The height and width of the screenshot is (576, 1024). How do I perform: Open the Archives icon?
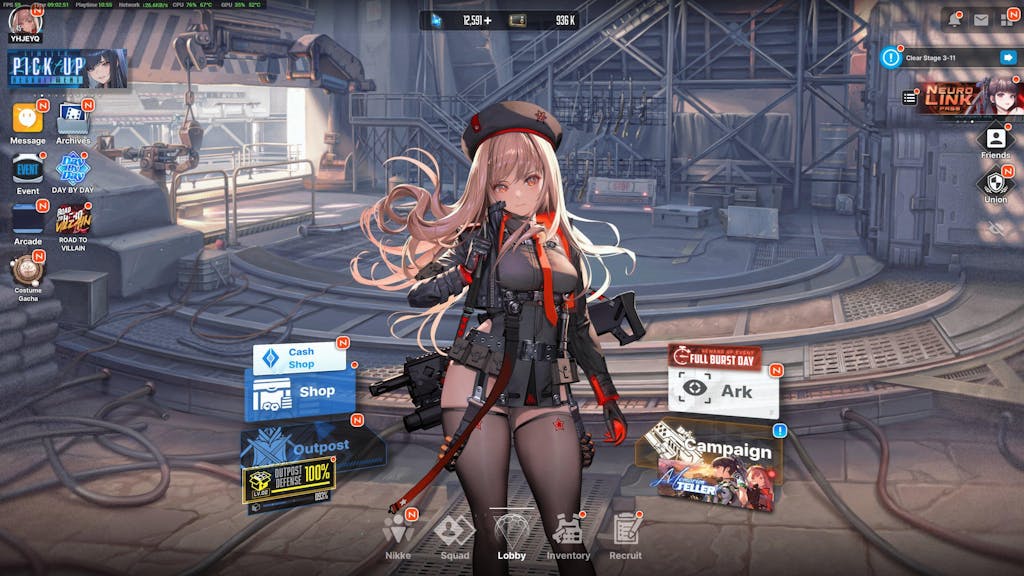[x=73, y=120]
